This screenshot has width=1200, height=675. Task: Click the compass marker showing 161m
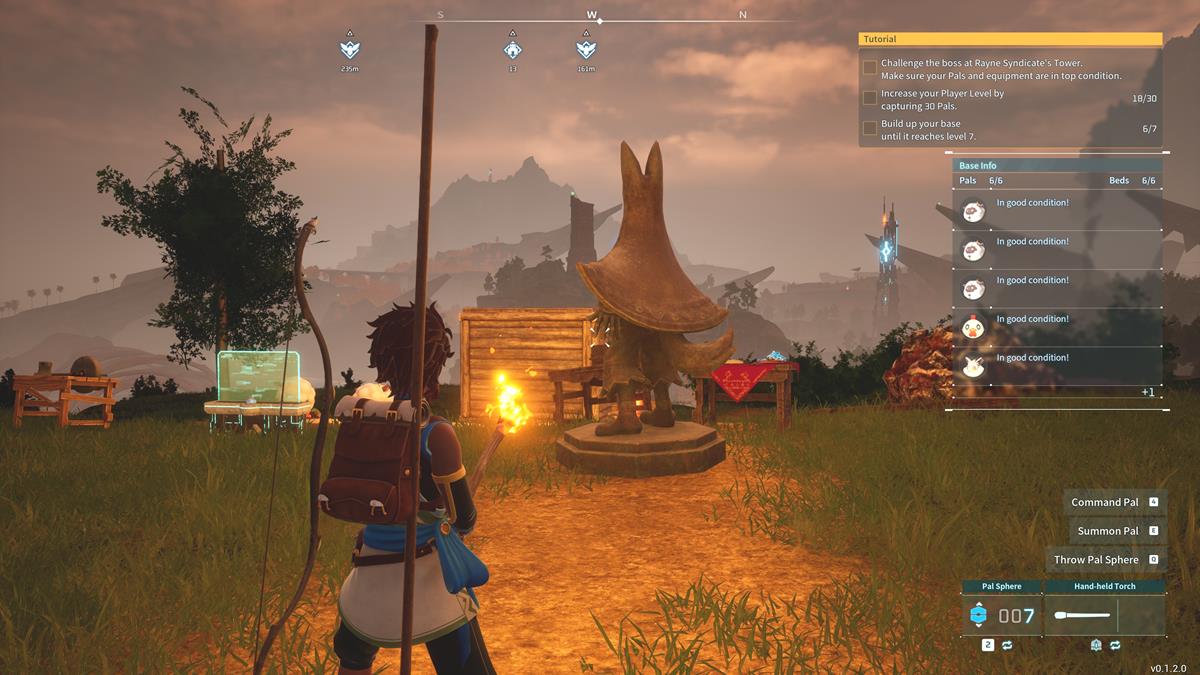[x=586, y=48]
